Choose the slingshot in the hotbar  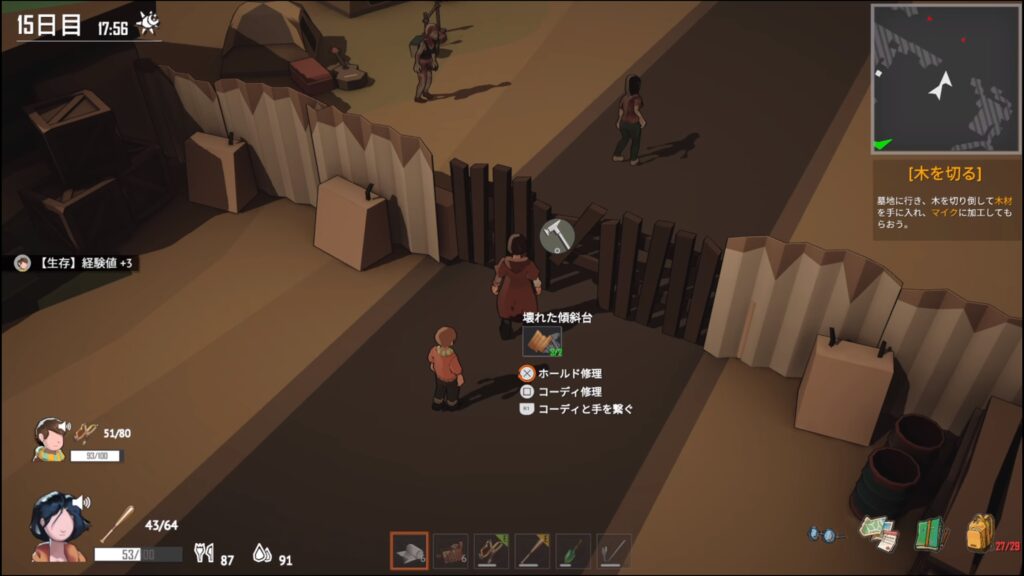point(491,551)
